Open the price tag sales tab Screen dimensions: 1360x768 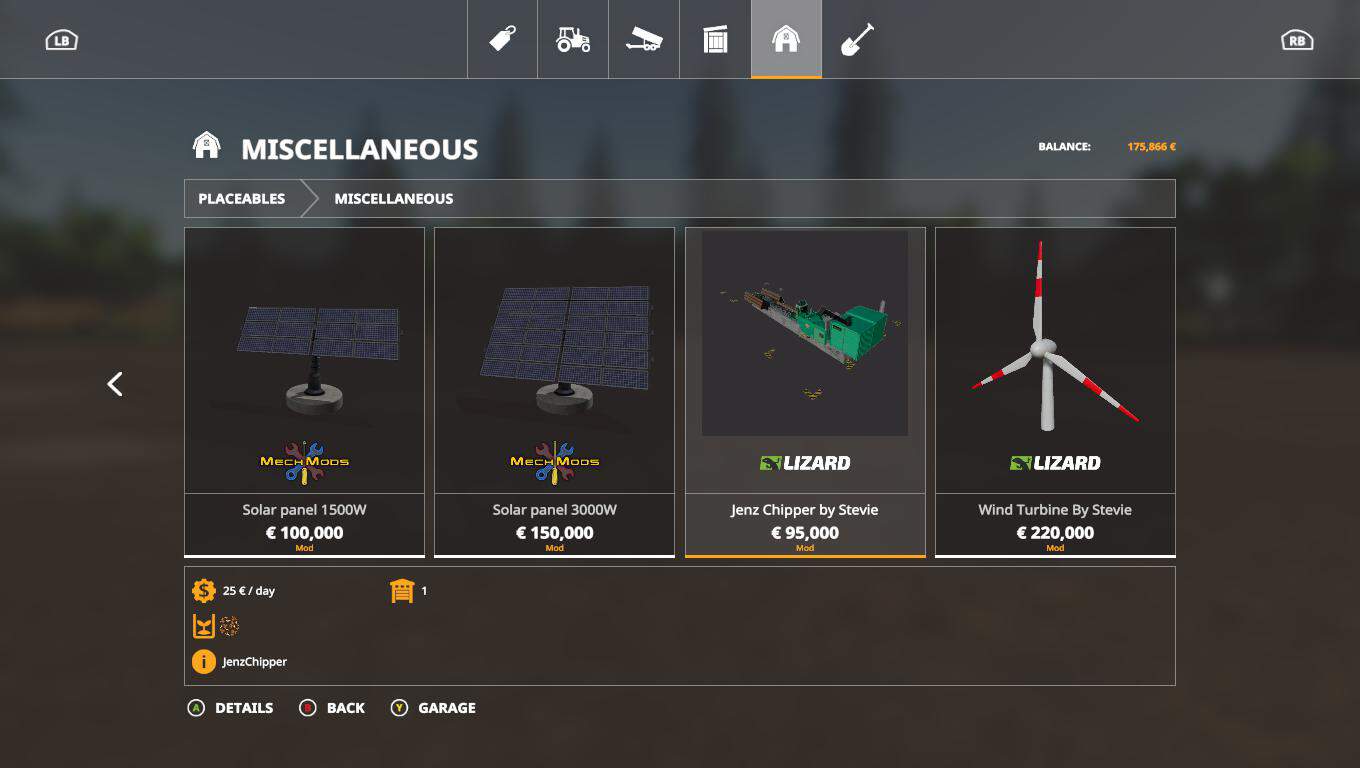(502, 40)
